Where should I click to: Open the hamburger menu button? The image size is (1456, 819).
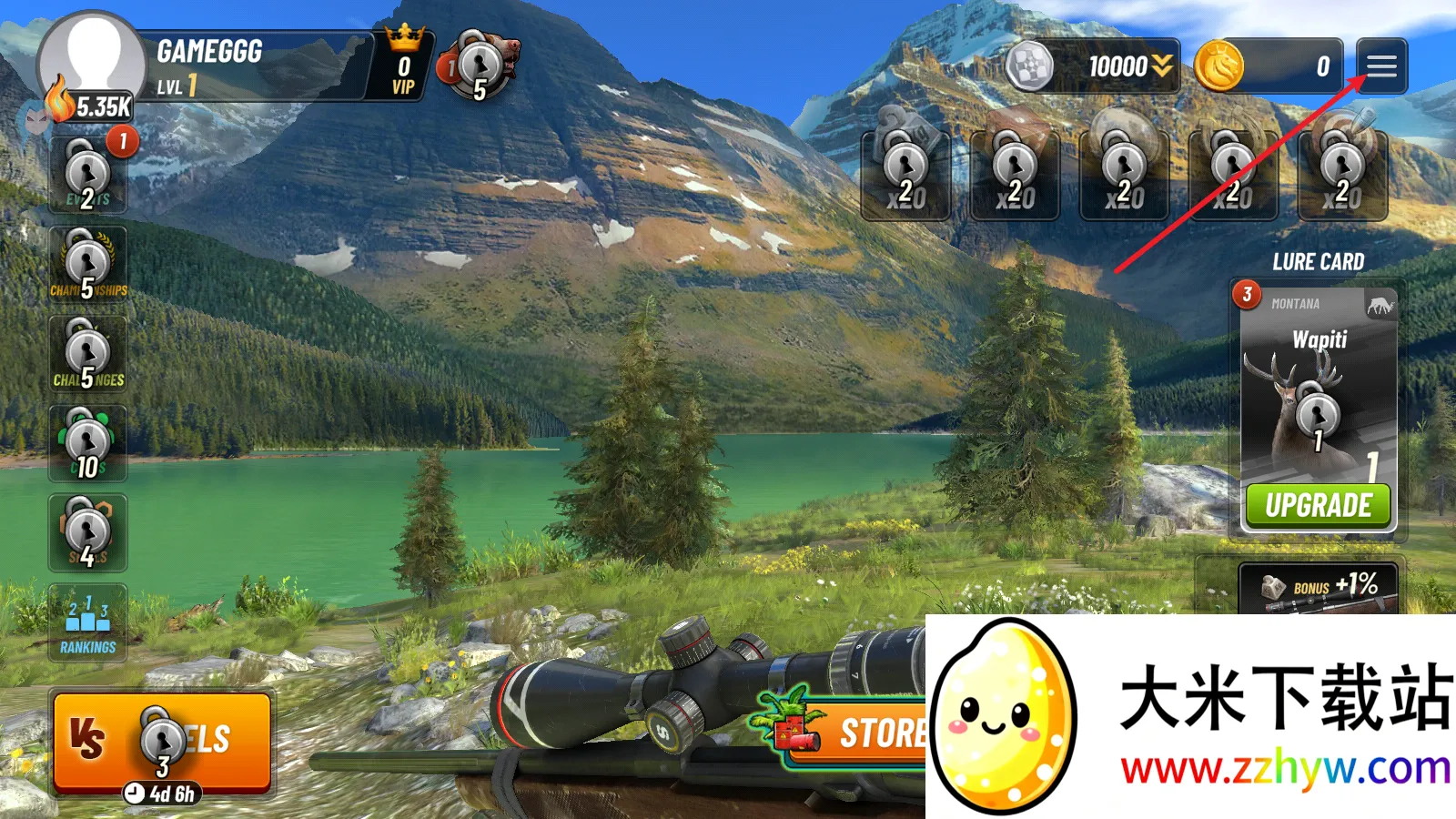(x=1380, y=66)
